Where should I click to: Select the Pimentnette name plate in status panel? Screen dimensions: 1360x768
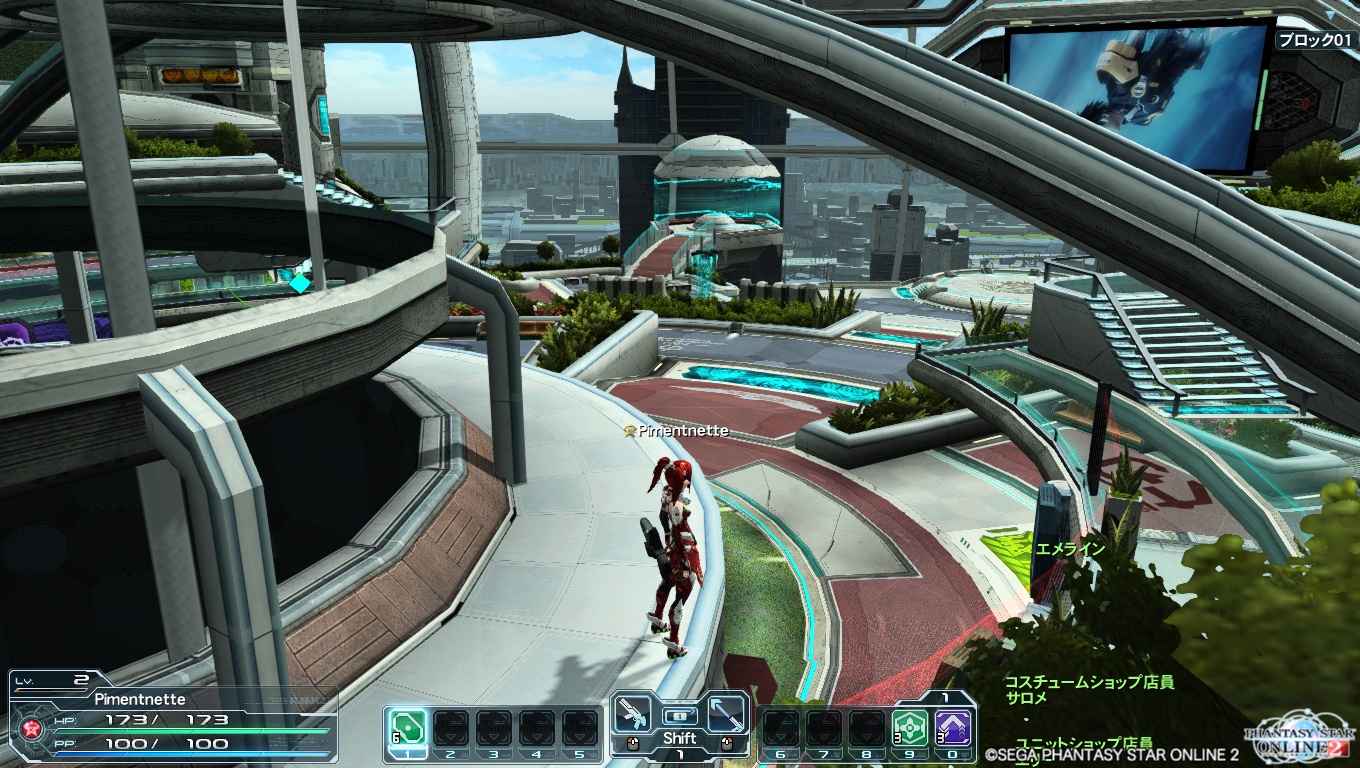(x=140, y=699)
